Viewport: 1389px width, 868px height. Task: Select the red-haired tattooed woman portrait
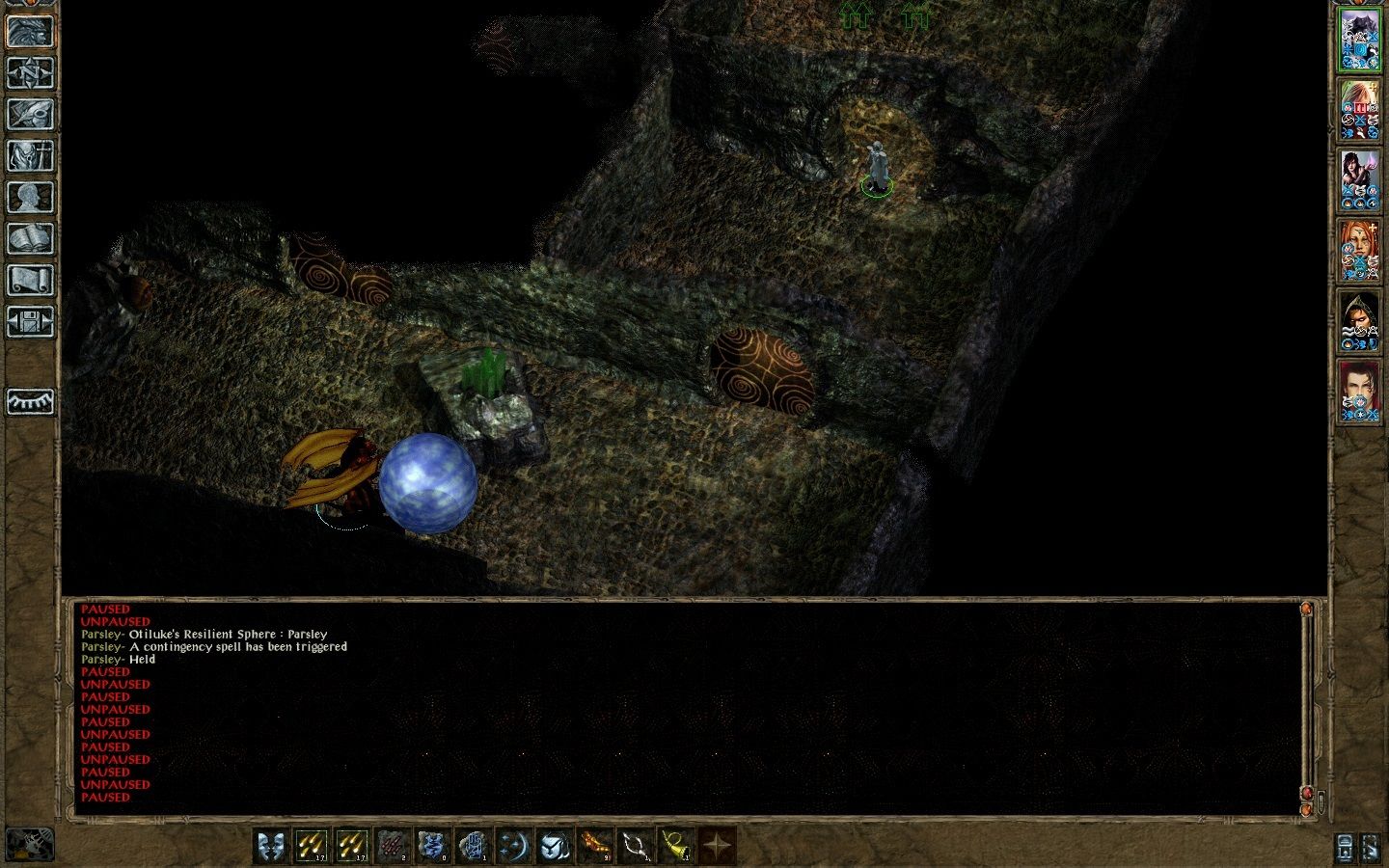coord(1359,251)
